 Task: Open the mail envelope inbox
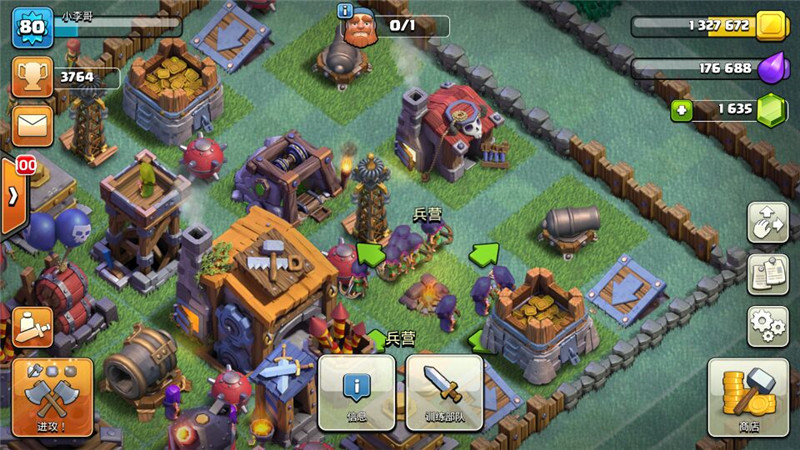[32, 126]
